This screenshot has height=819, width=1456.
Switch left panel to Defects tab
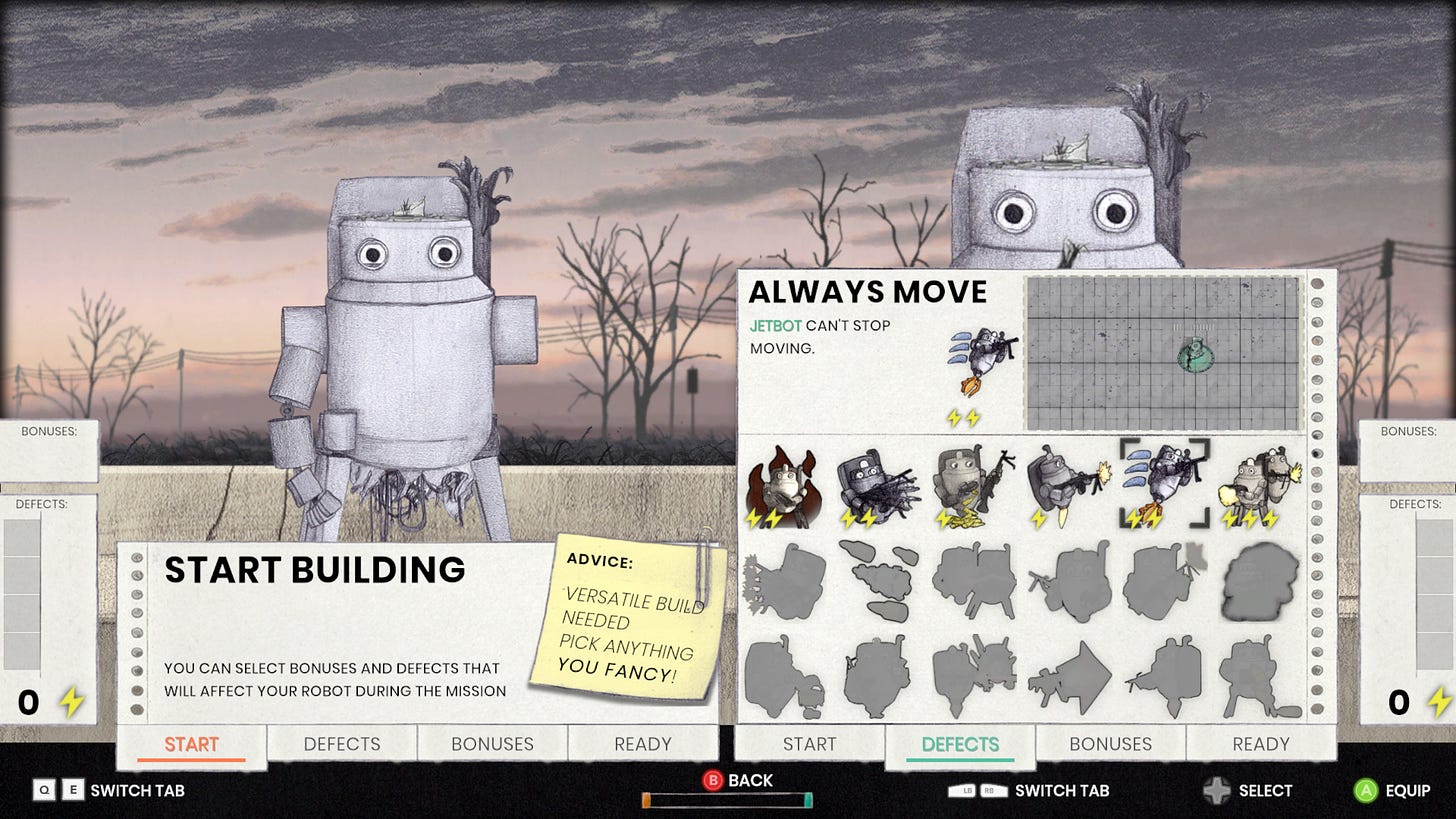[x=342, y=744]
